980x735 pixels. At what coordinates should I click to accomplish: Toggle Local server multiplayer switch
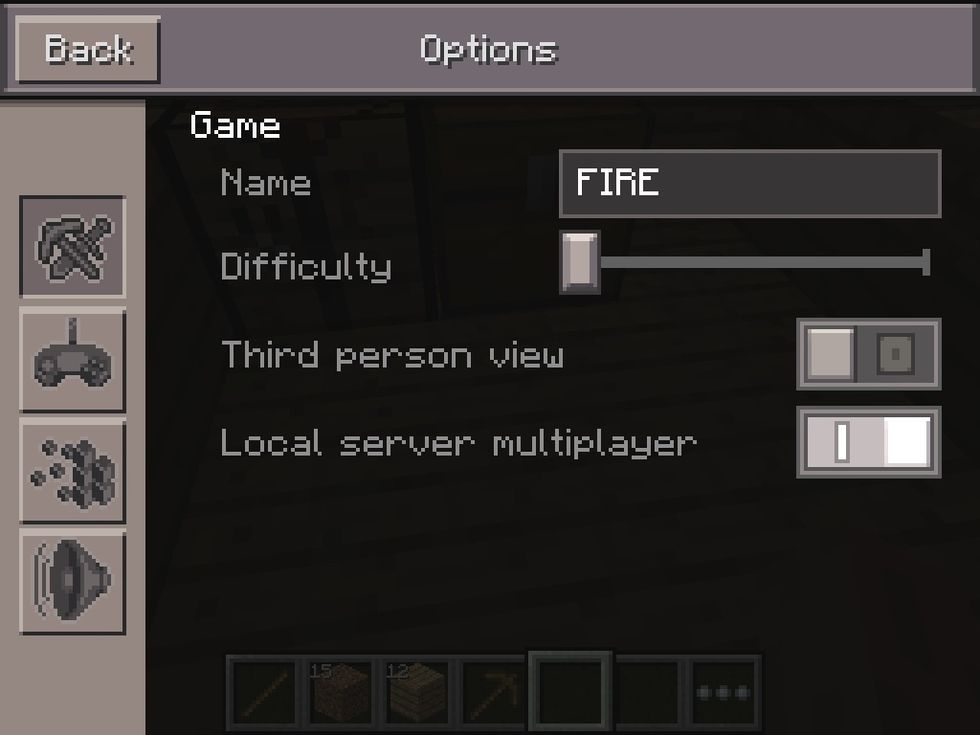coord(868,441)
